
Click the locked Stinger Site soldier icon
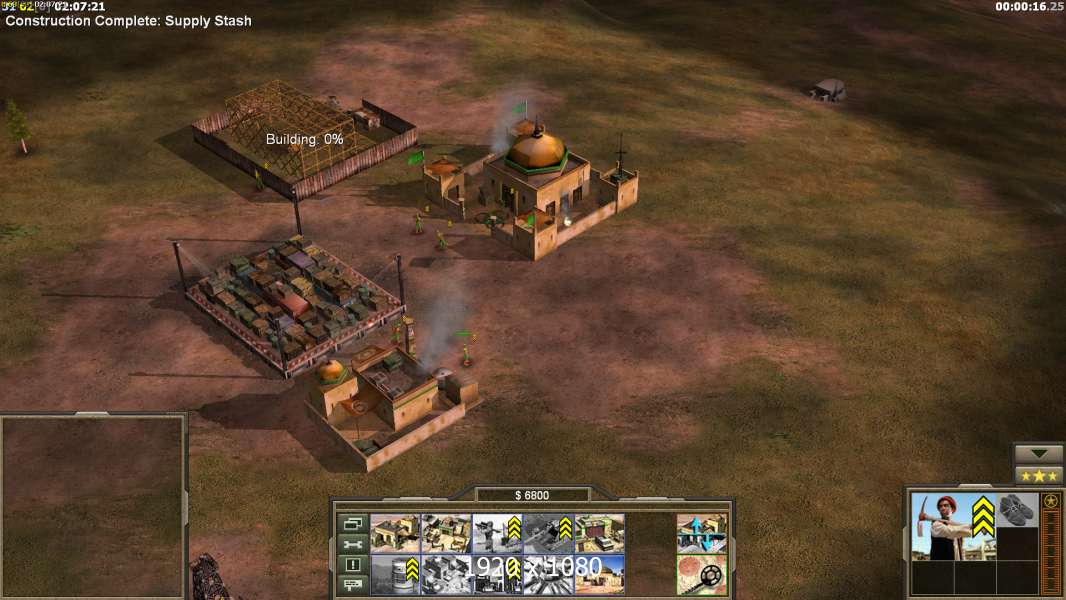497,534
